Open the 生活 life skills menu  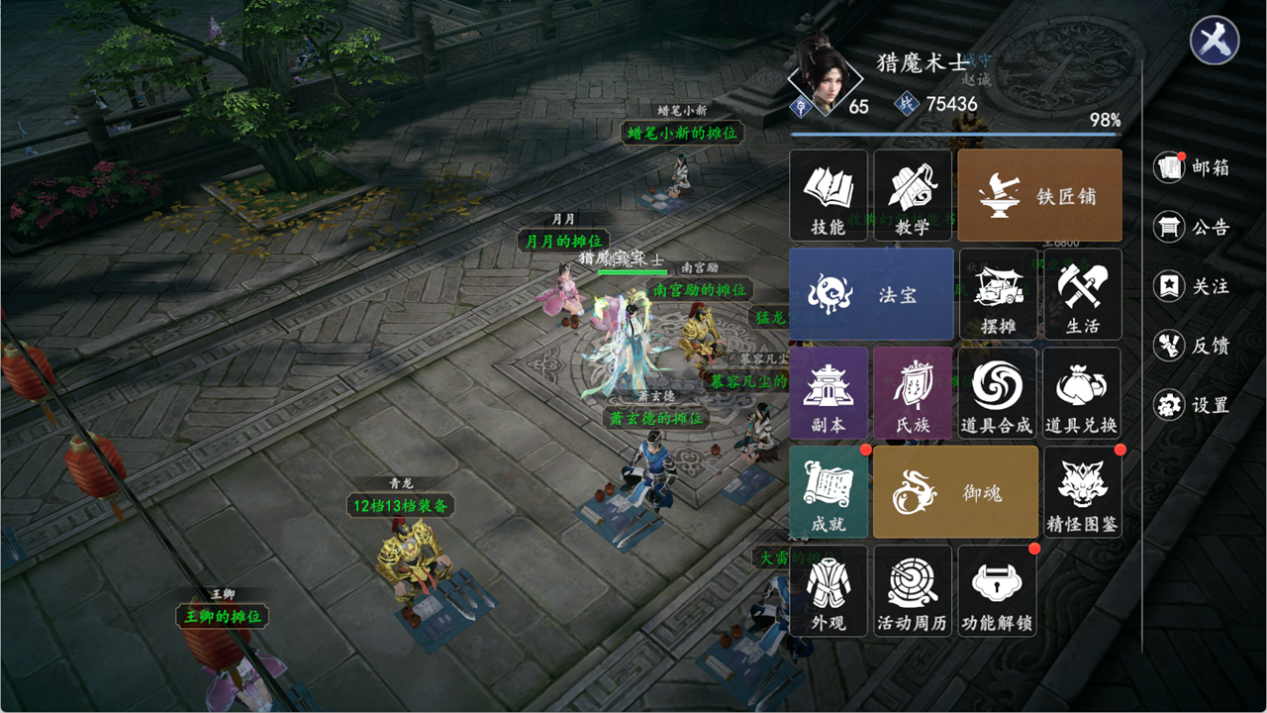pyautogui.click(x=1082, y=294)
